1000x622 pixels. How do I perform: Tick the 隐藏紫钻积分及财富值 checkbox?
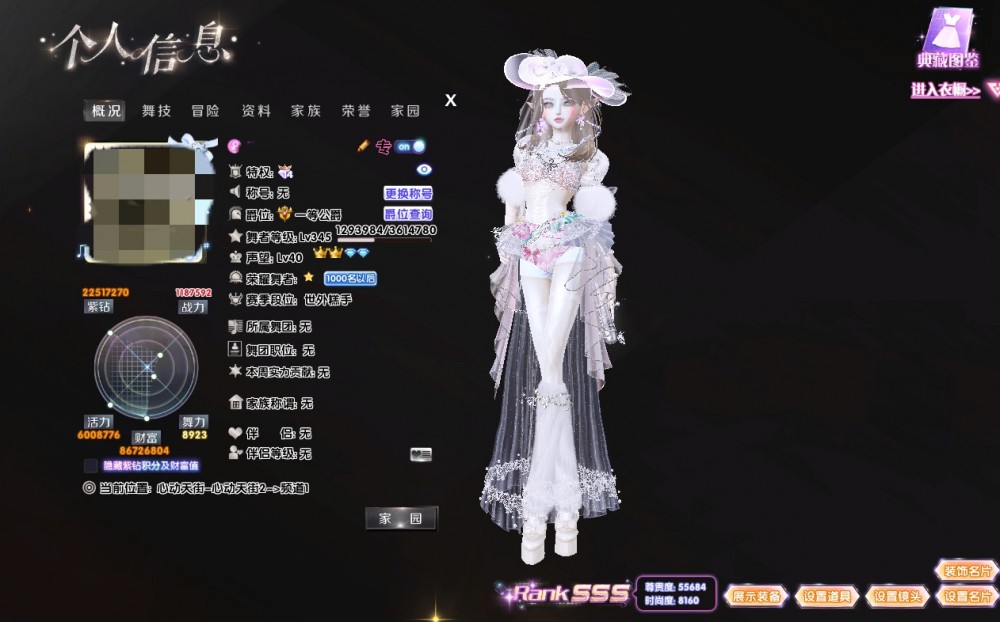(91, 465)
